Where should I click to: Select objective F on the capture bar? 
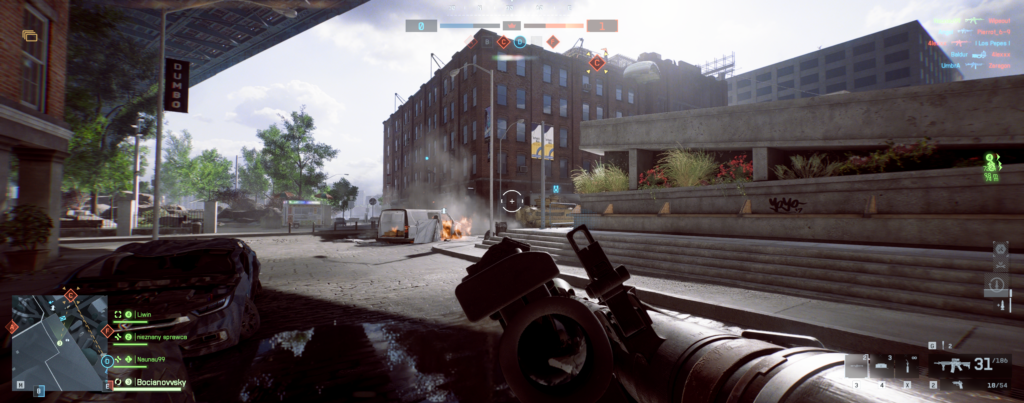tap(552, 42)
